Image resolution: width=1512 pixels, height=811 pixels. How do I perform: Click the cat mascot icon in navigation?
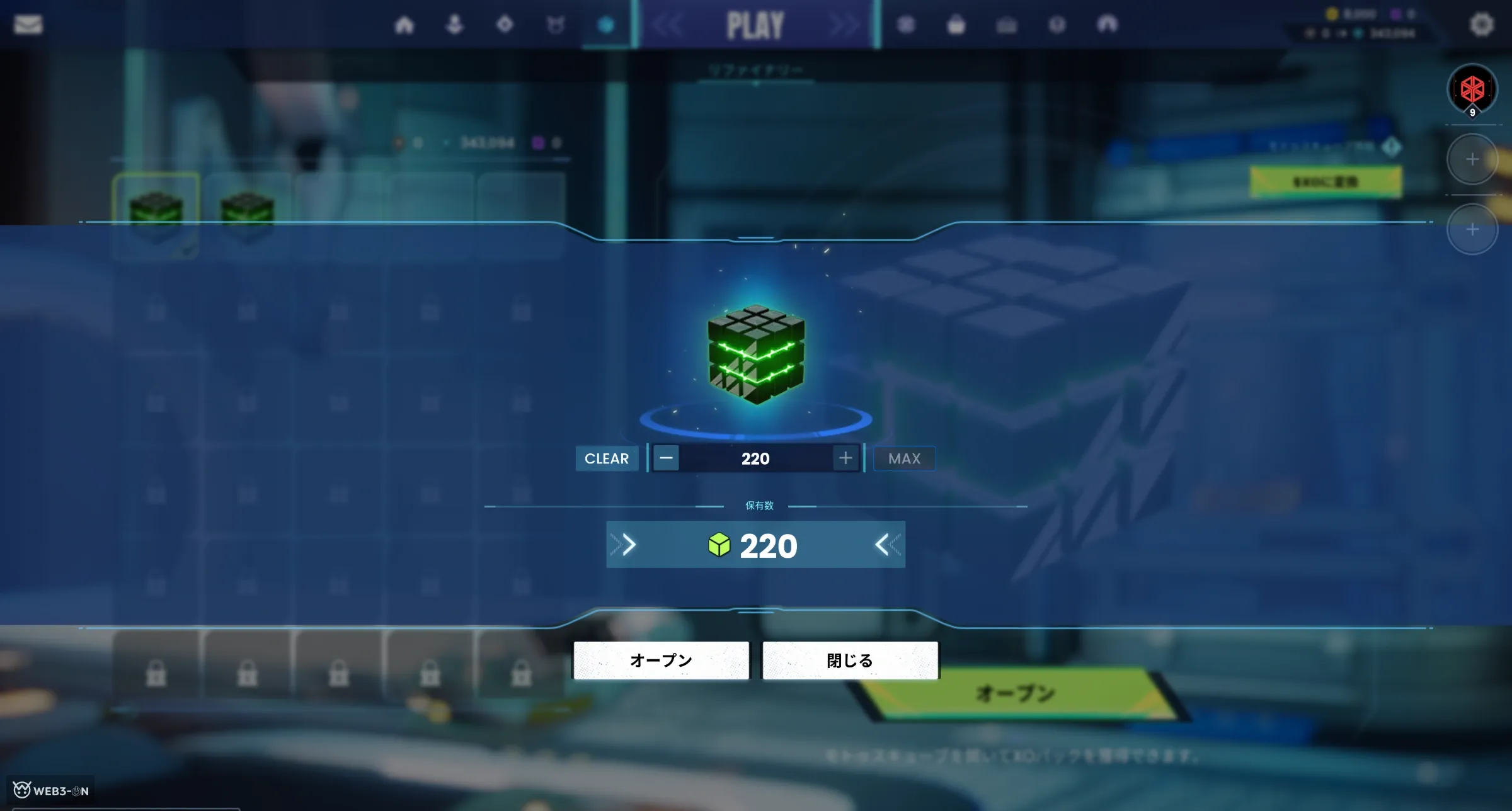(x=556, y=24)
